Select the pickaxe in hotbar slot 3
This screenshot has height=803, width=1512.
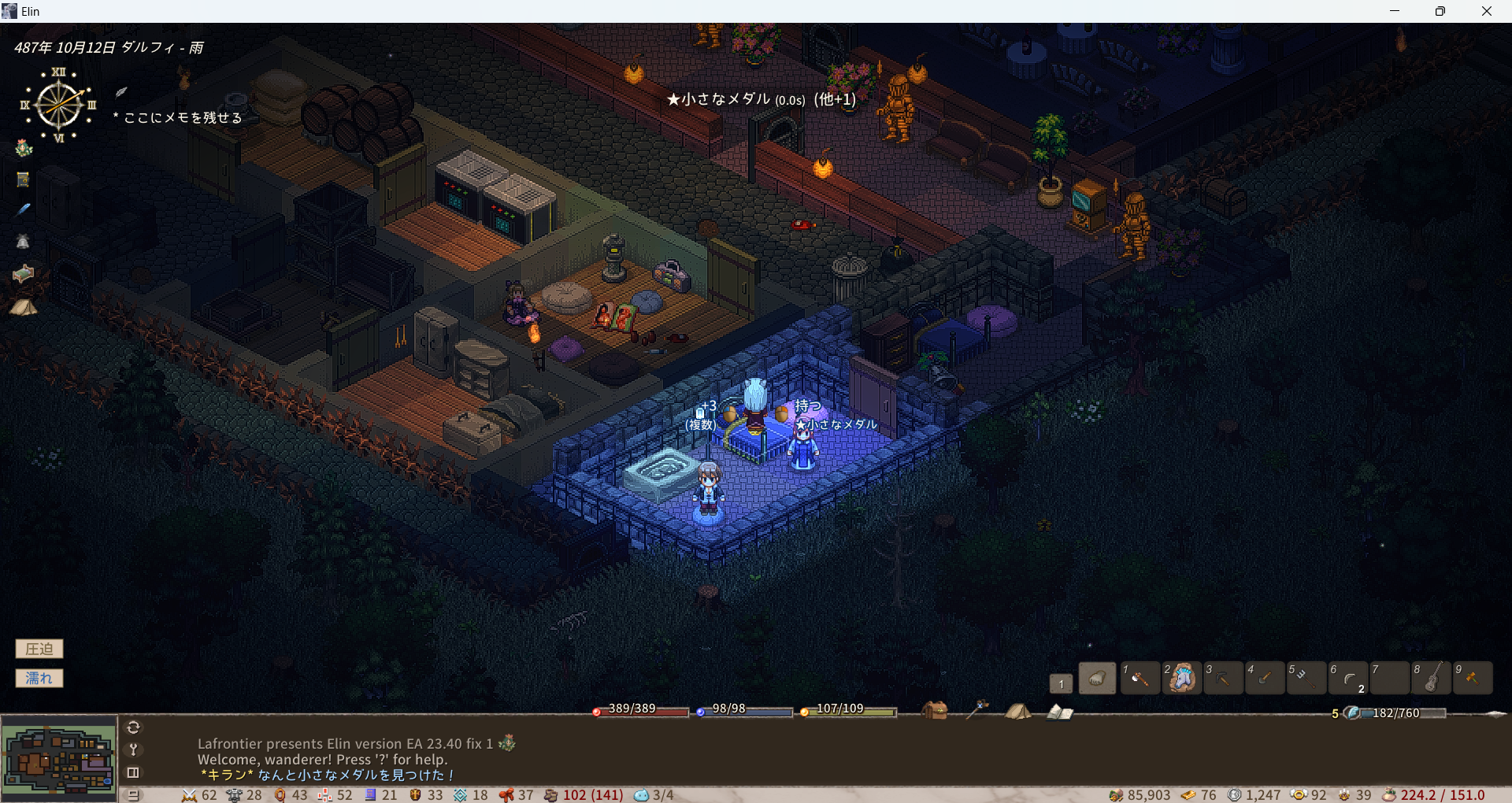pos(1223,679)
